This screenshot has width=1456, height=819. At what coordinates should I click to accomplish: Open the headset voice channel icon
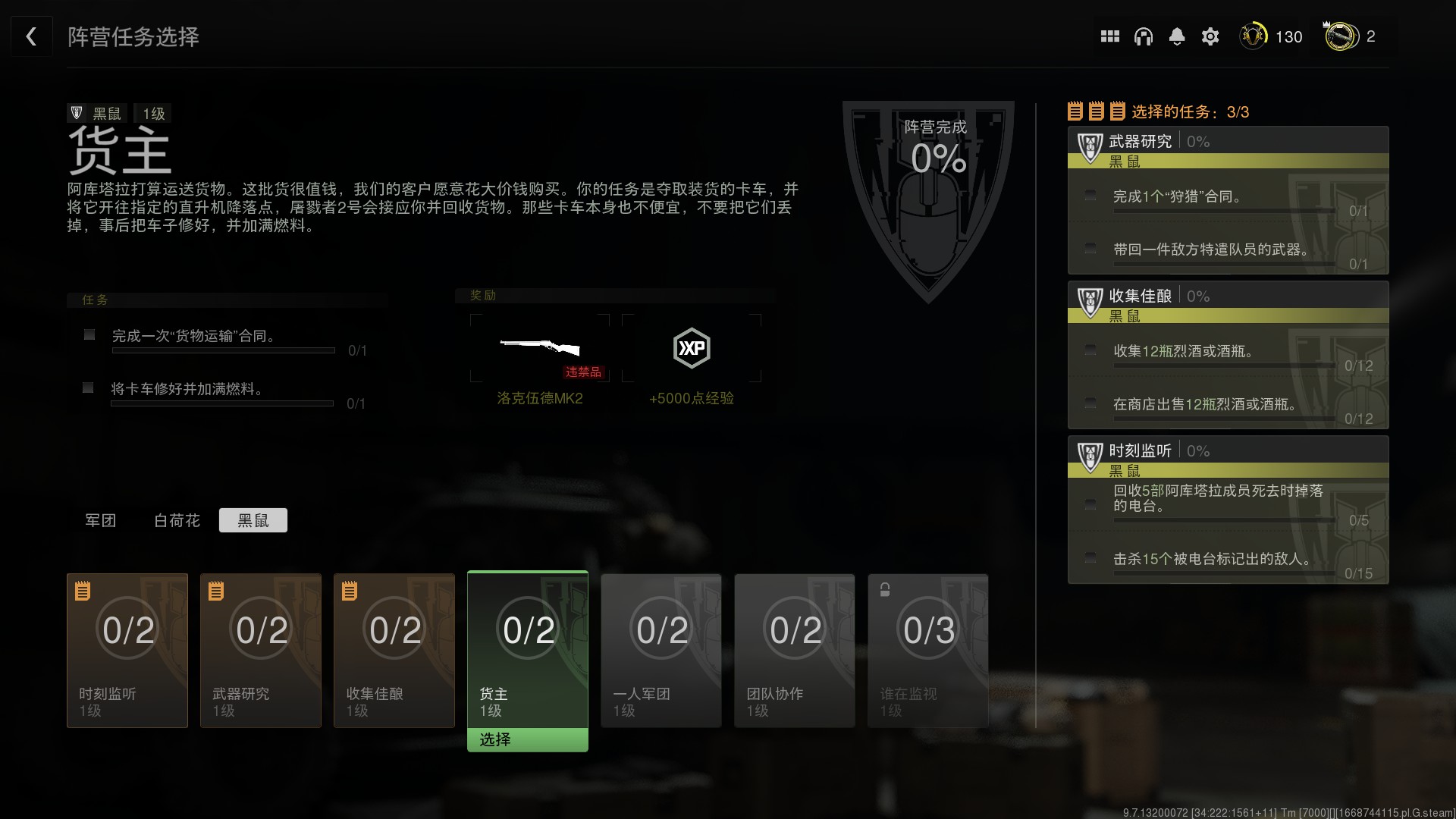pos(1143,36)
